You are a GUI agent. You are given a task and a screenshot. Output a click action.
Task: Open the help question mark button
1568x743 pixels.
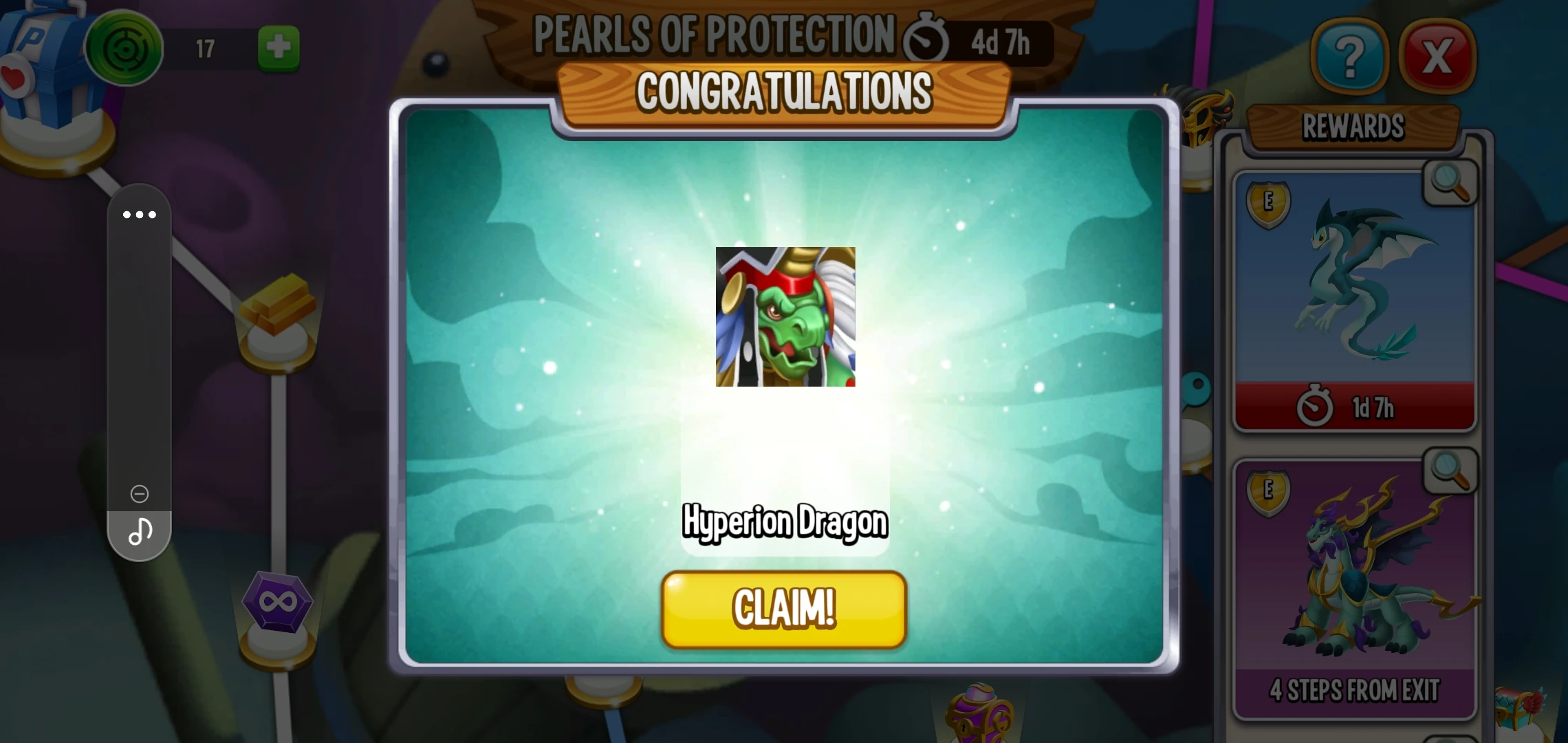point(1349,55)
